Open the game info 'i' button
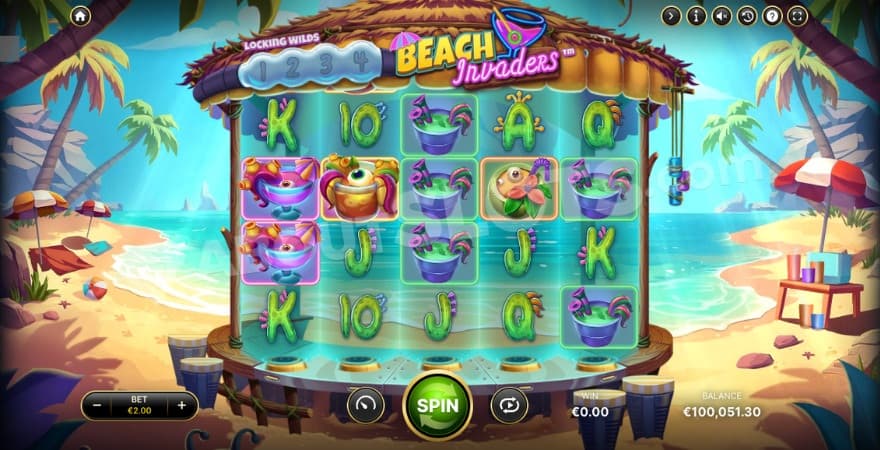This screenshot has height=450, width=880. pos(697,16)
